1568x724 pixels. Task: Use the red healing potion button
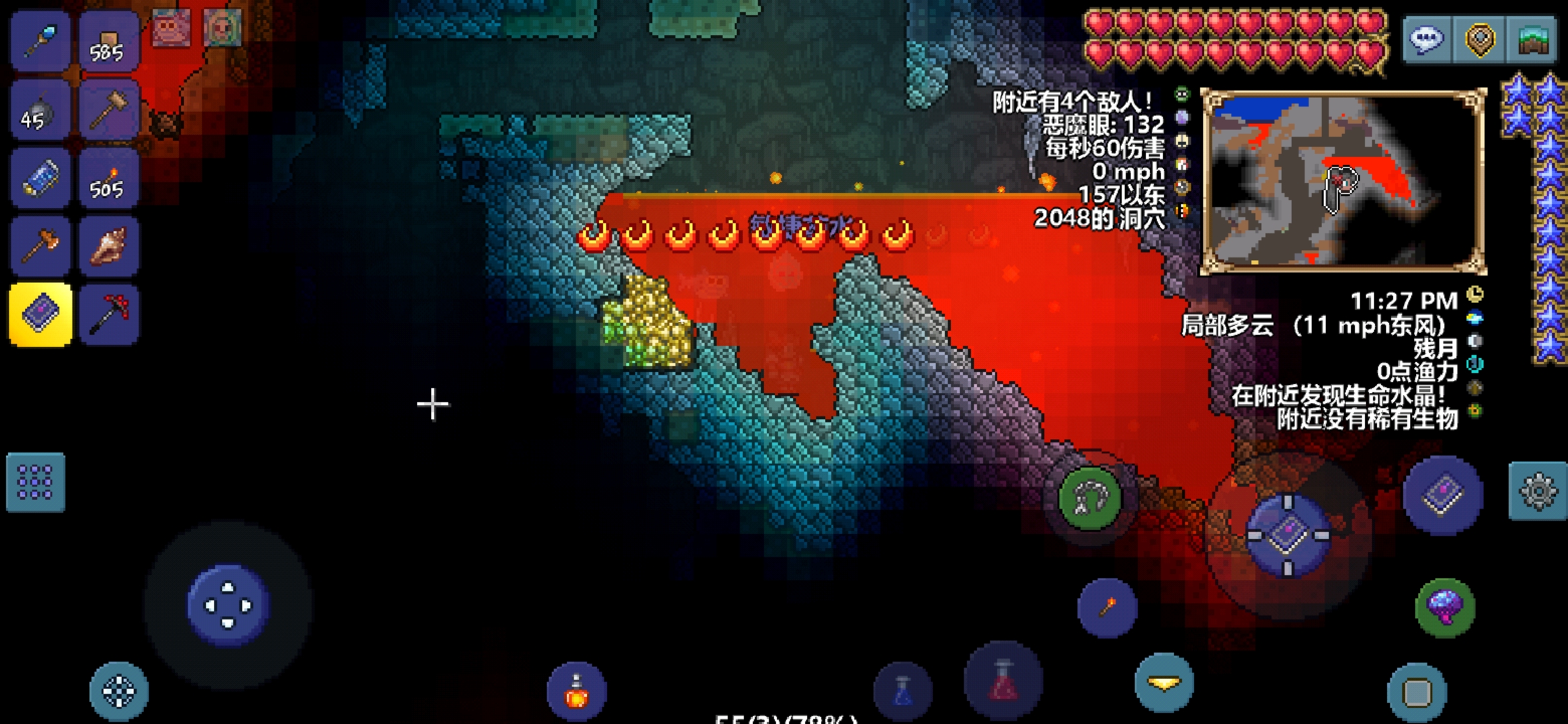tap(1003, 680)
